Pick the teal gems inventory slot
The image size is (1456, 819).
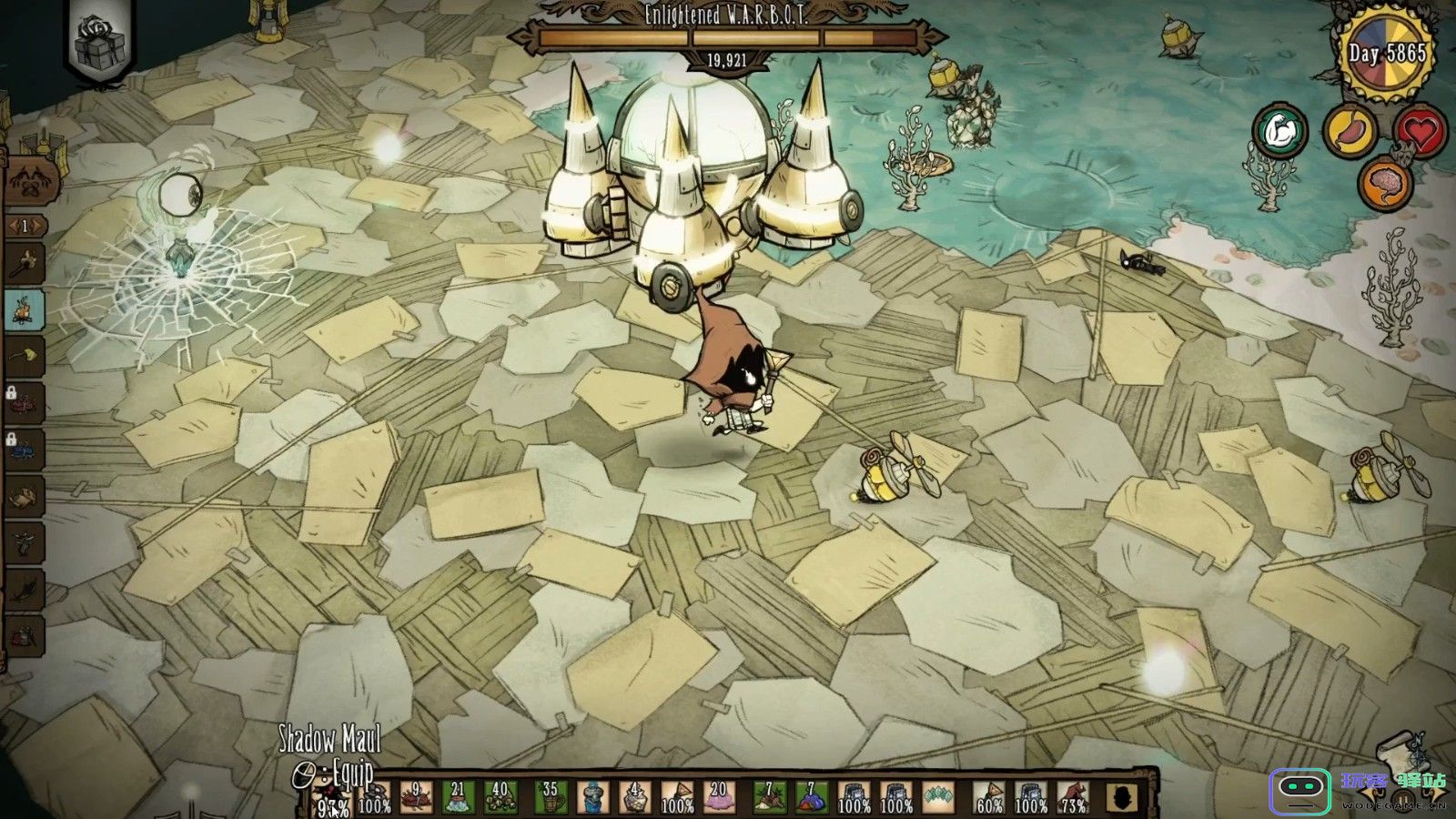pyautogui.click(x=937, y=797)
